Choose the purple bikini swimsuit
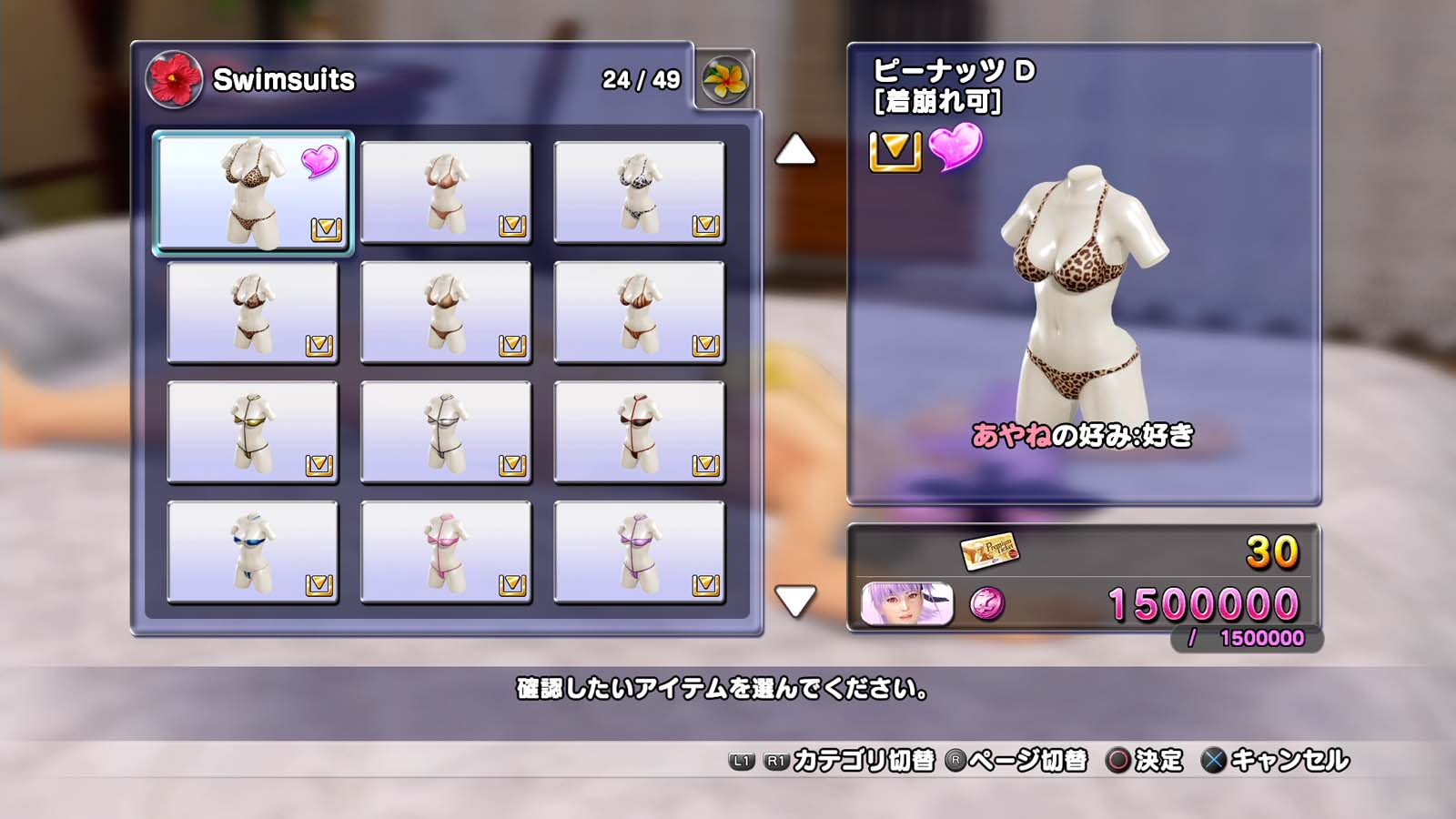 [639, 551]
